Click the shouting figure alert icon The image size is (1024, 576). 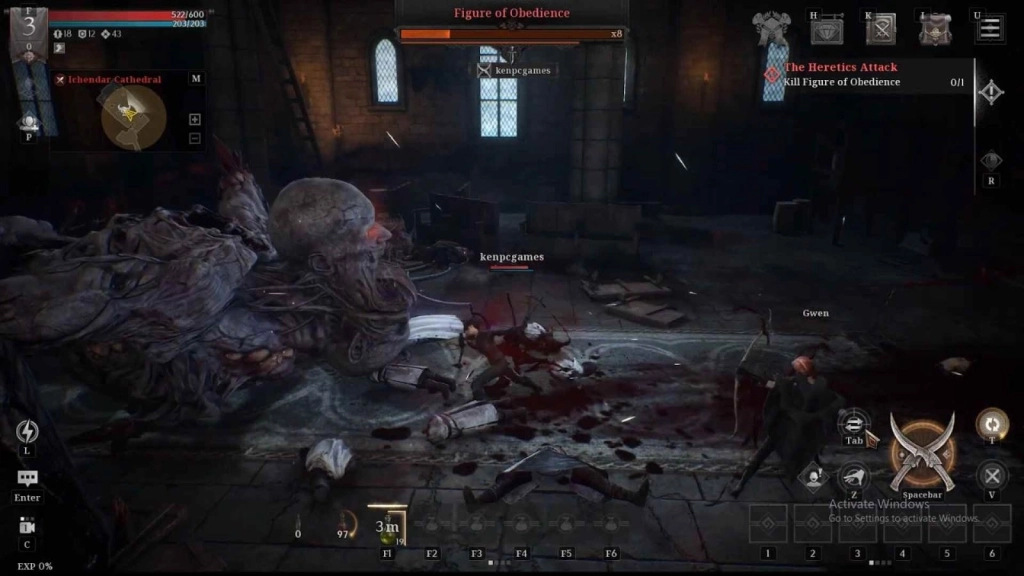pos(815,477)
